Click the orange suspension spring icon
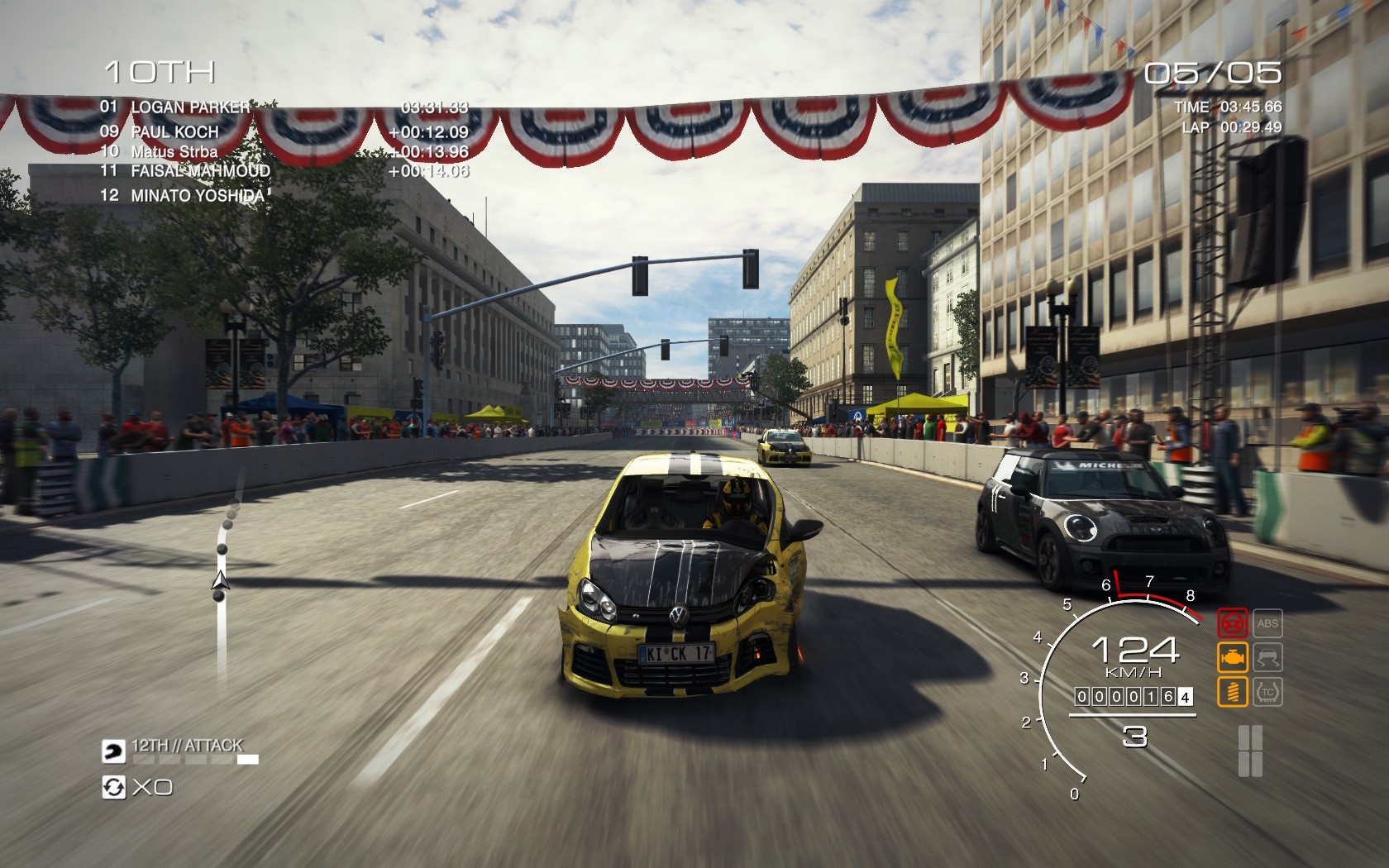1389x868 pixels. coord(1232,691)
